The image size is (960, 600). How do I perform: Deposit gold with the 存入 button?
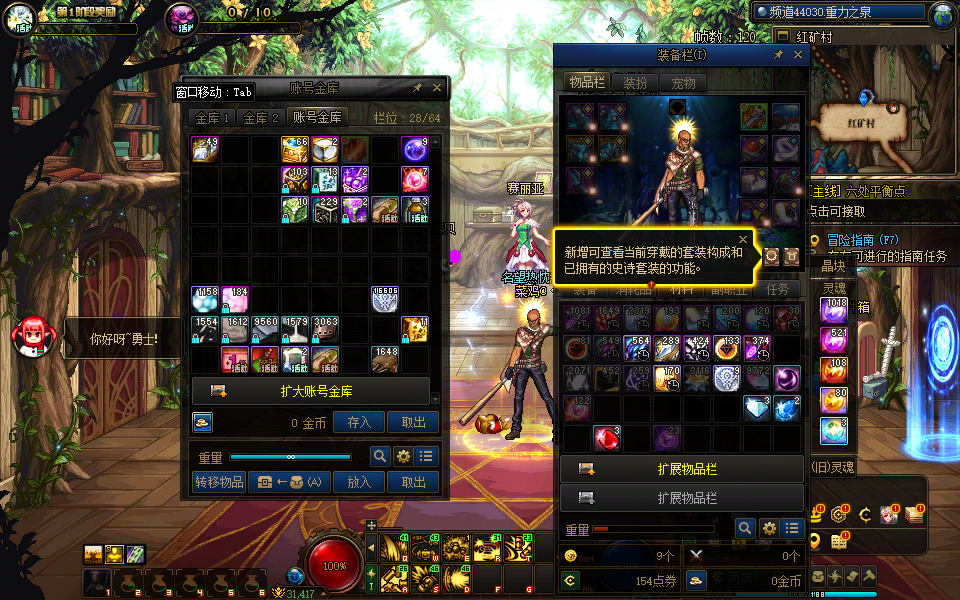tap(359, 423)
